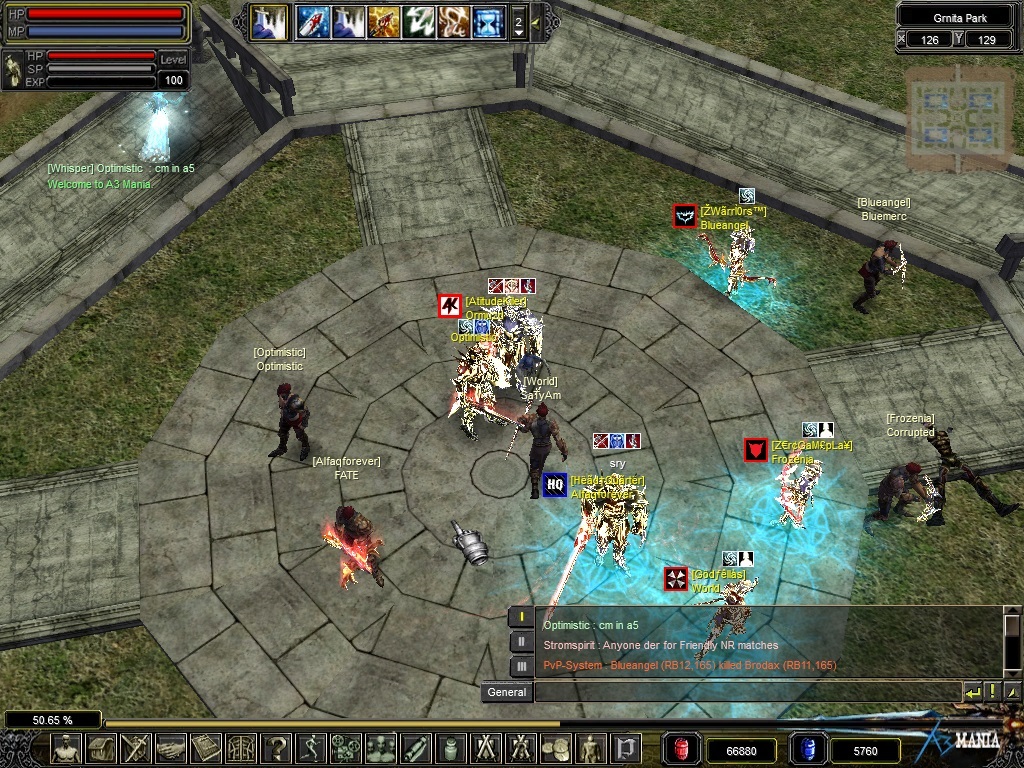
Task: Collapse the skill bar with the arrow
Action: click(536, 21)
